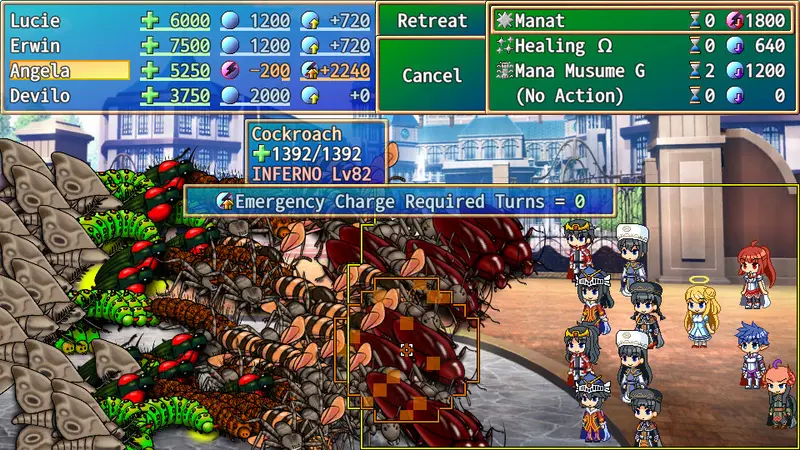The height and width of the screenshot is (450, 800).
Task: Click the Cancel button
Action: coord(432,75)
